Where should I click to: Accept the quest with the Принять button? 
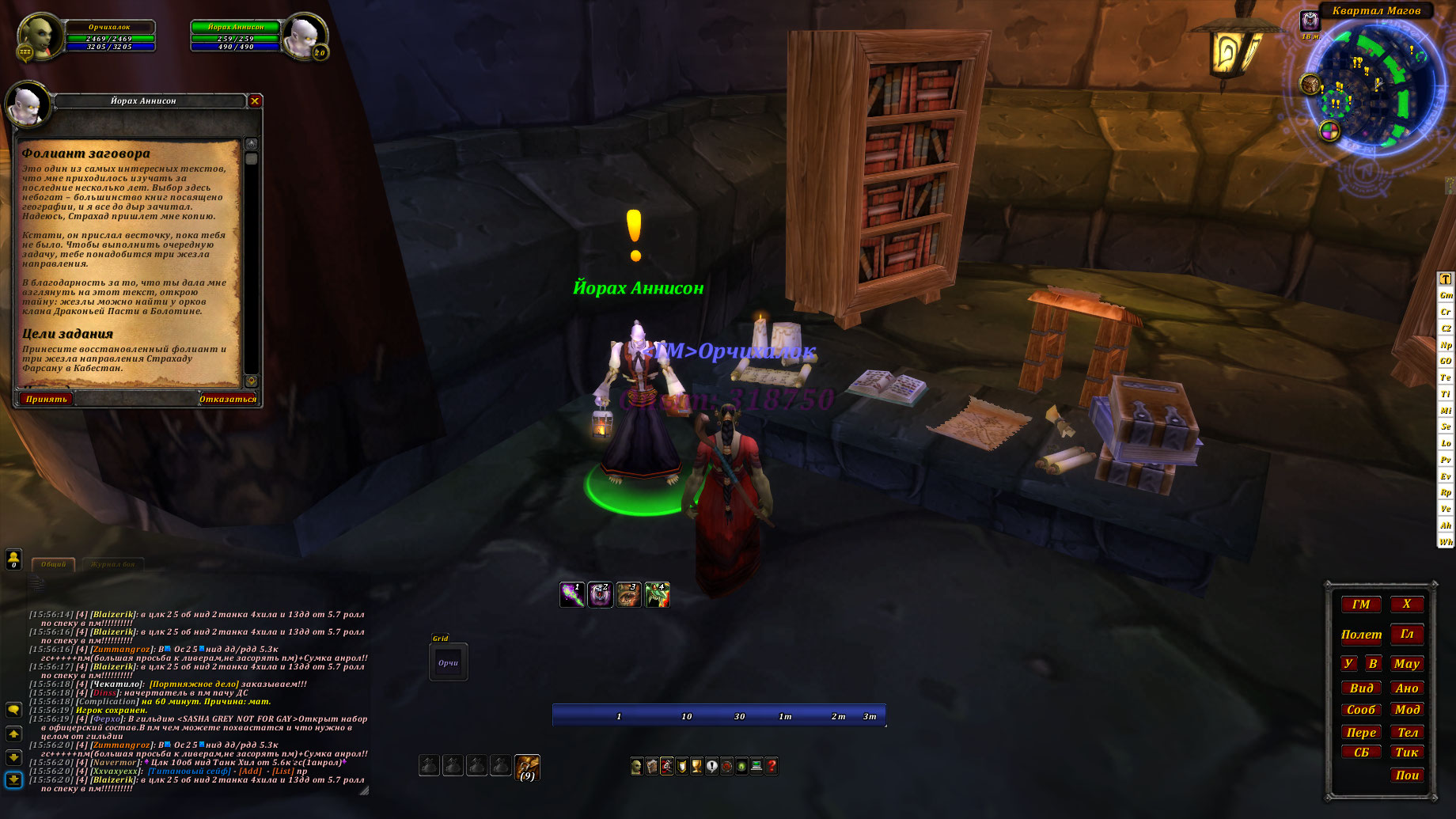(x=46, y=399)
